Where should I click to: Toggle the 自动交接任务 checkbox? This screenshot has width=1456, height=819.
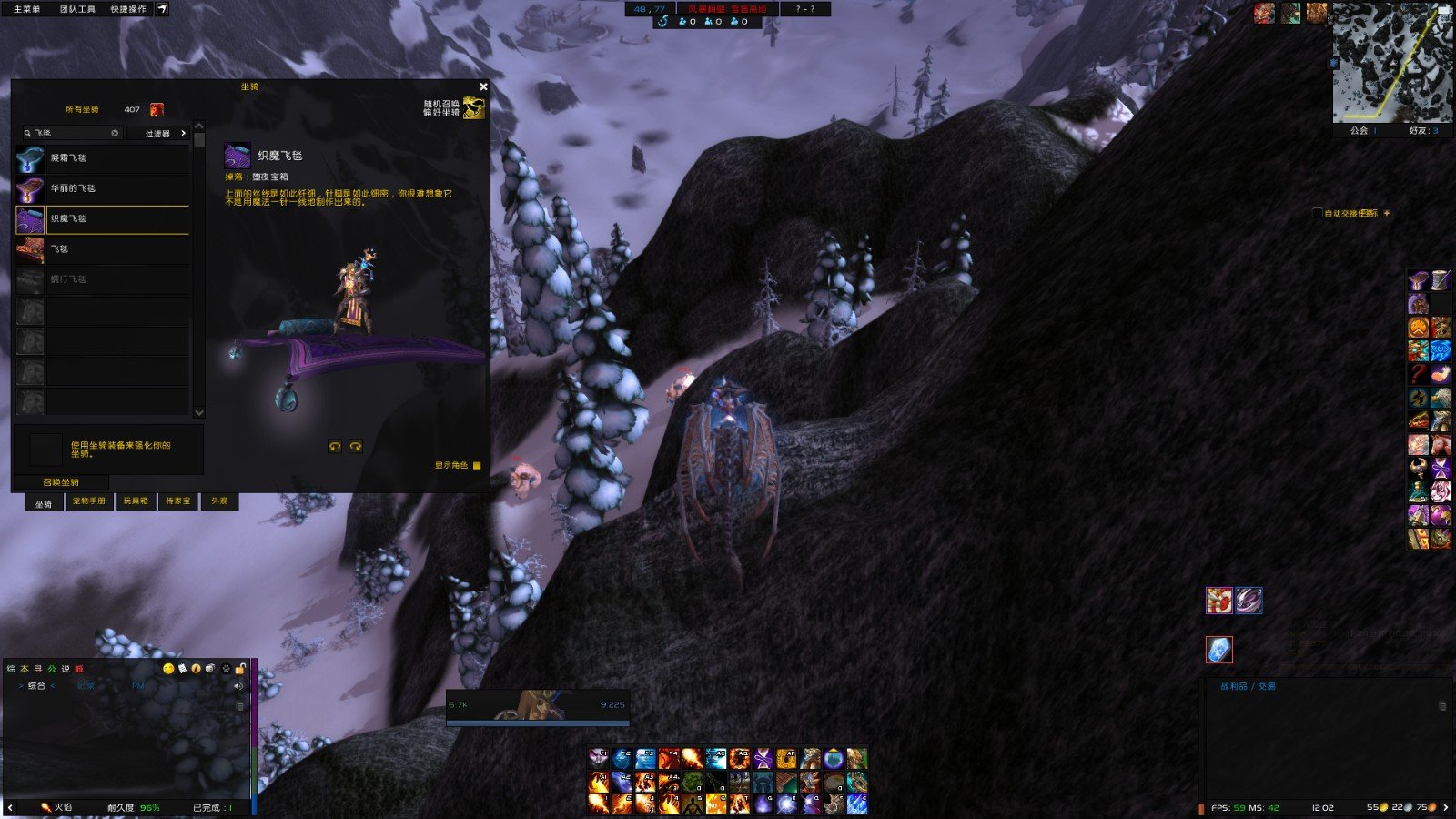(1317, 213)
